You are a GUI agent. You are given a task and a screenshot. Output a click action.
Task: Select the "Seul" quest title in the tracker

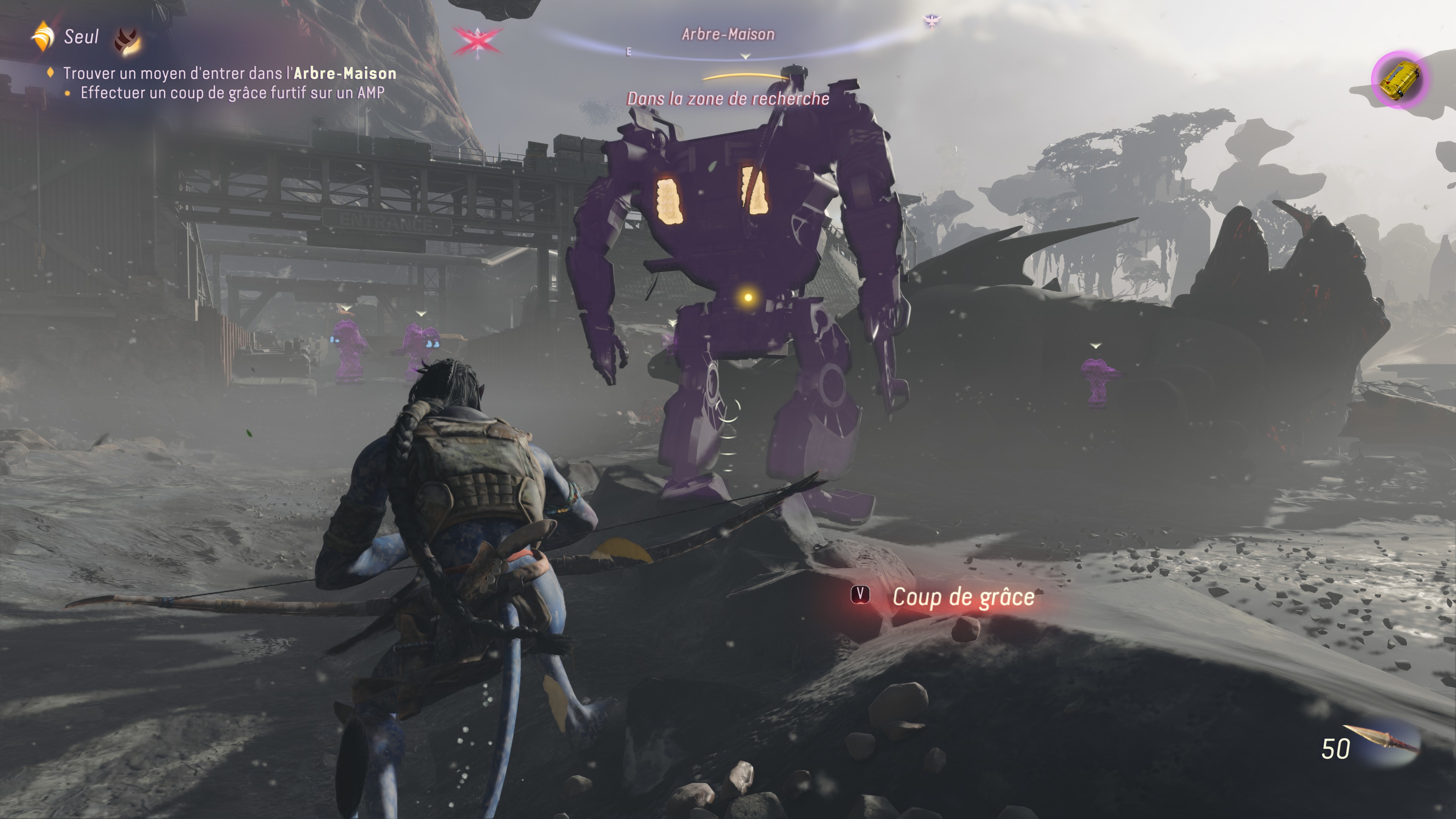pos(82,37)
